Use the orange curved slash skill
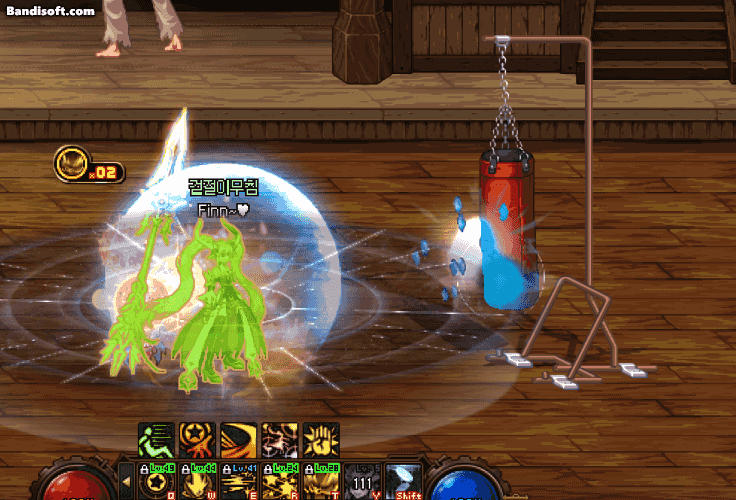 tap(238, 439)
